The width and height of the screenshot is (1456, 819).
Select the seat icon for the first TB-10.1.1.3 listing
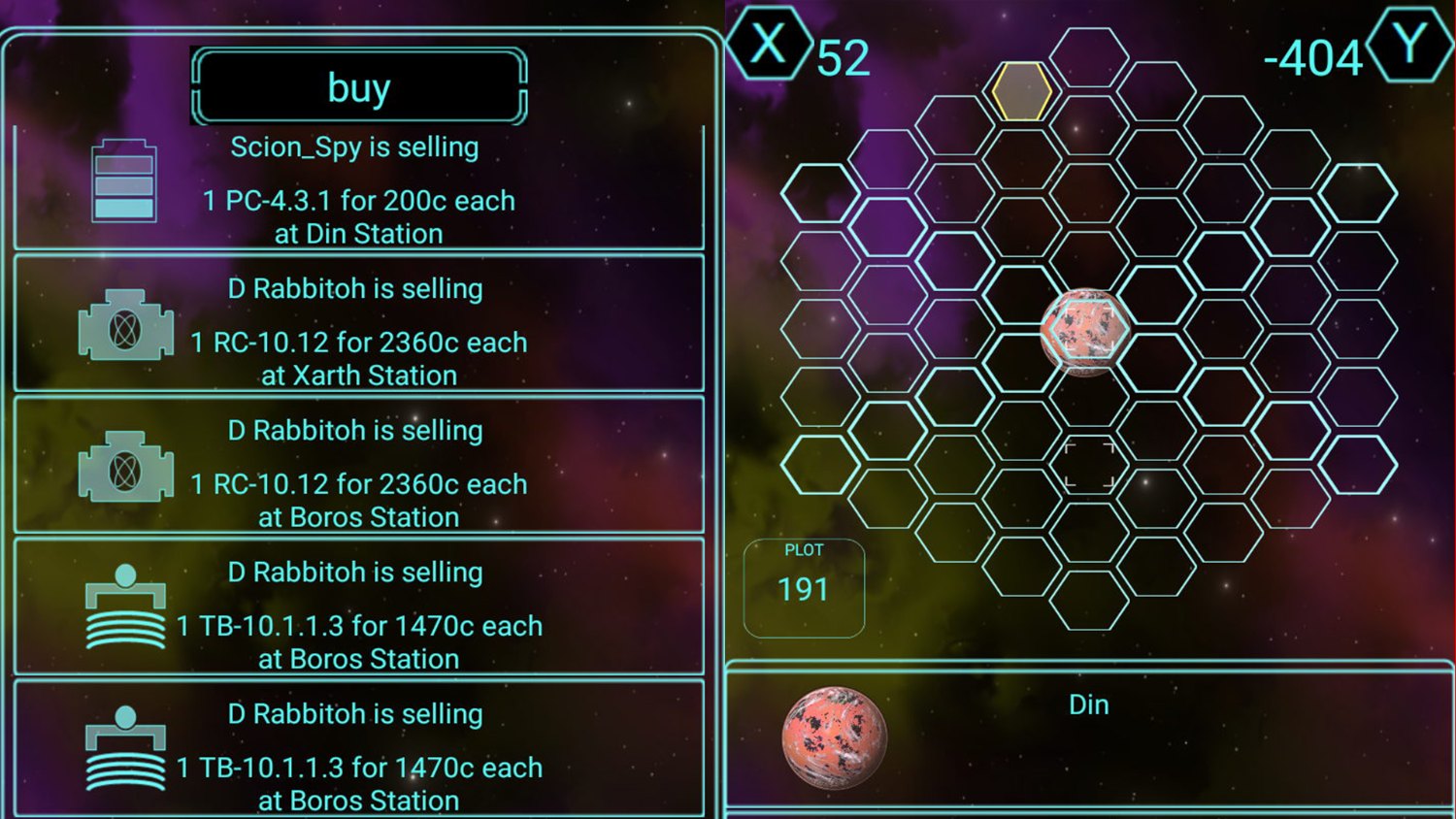(124, 606)
